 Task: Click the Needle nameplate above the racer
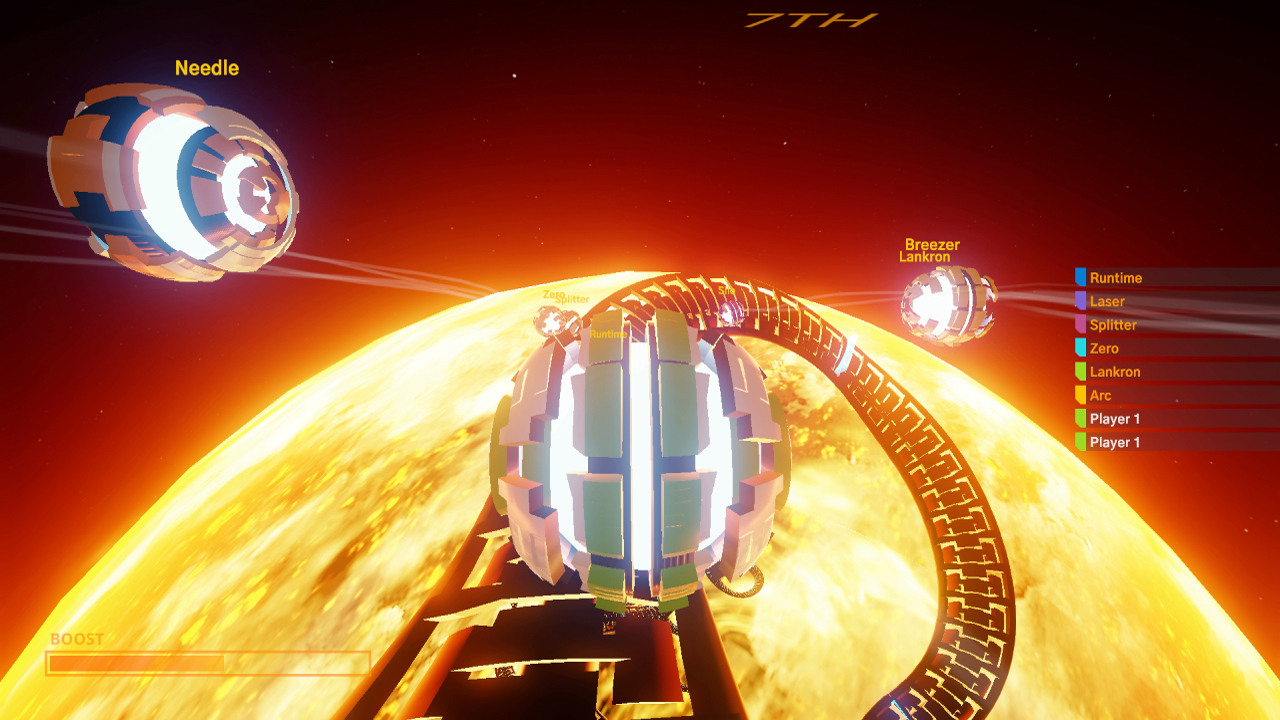206,68
